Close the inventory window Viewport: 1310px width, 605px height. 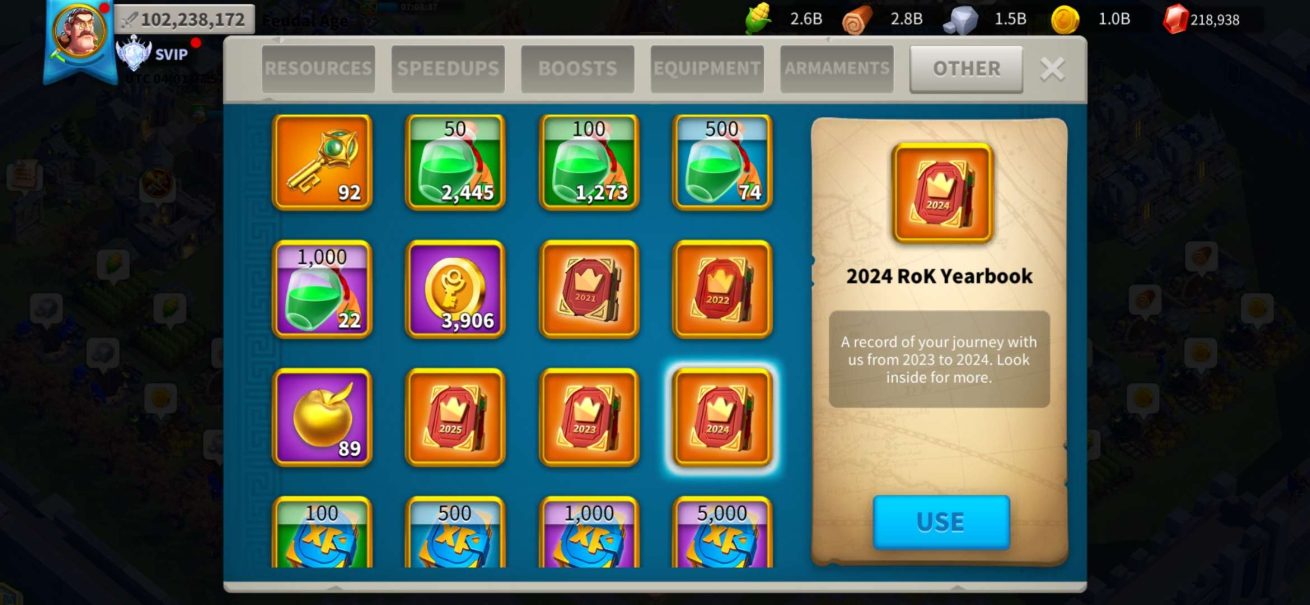pyautogui.click(x=1052, y=68)
